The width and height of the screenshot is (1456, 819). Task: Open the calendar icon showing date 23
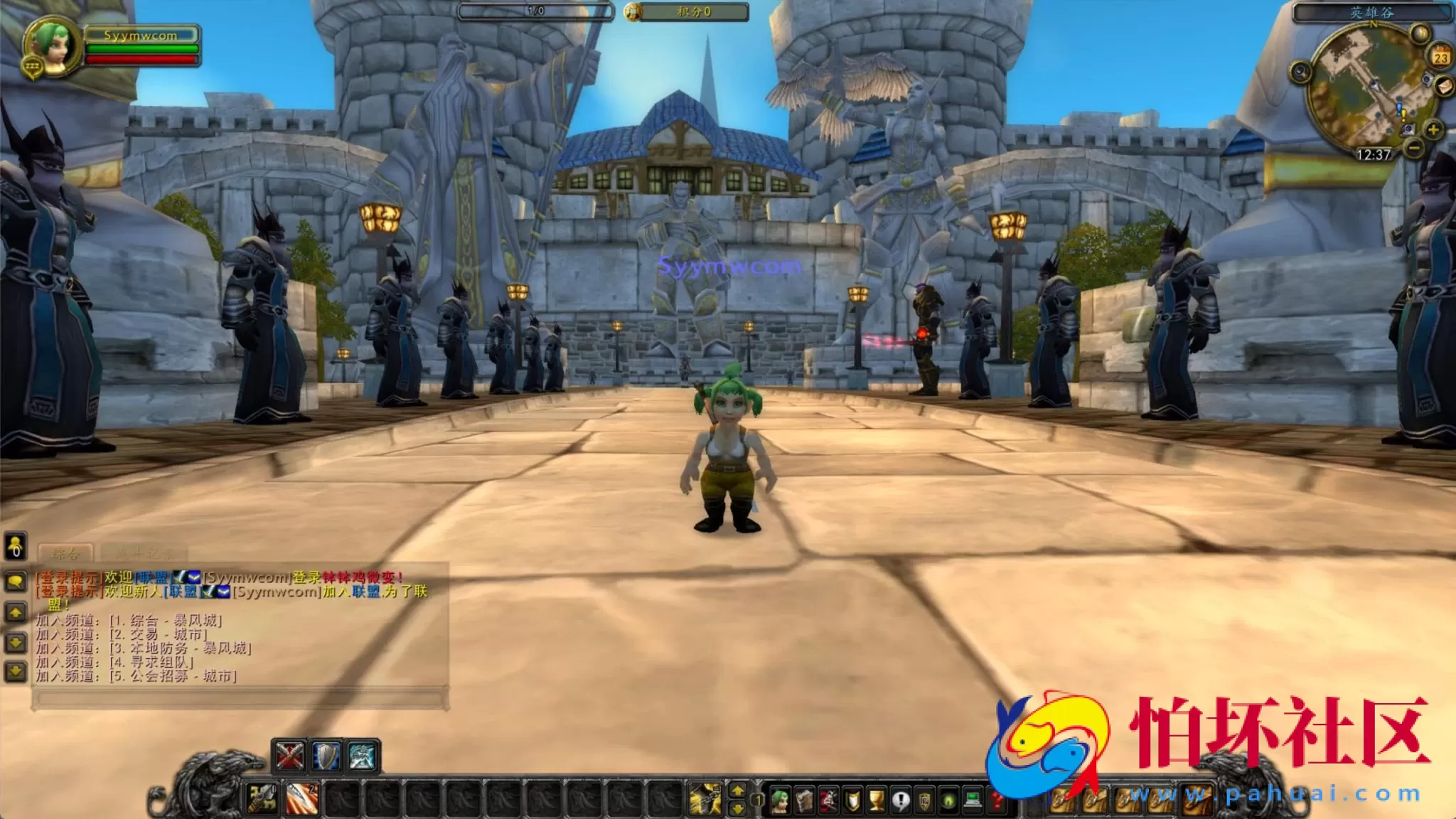[1440, 57]
